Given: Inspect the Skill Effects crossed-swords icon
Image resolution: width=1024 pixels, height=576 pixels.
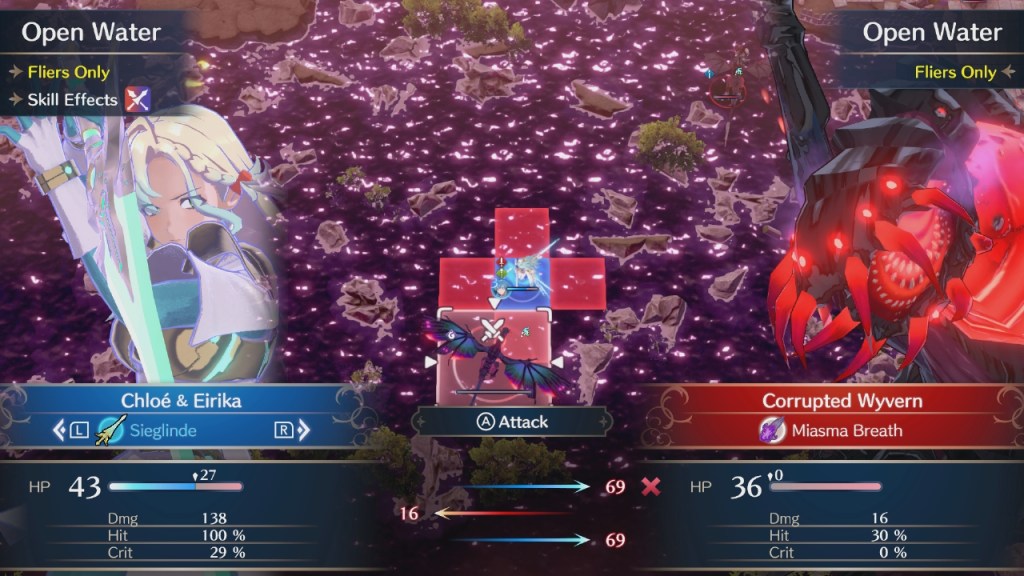Looking at the screenshot, I should point(136,100).
